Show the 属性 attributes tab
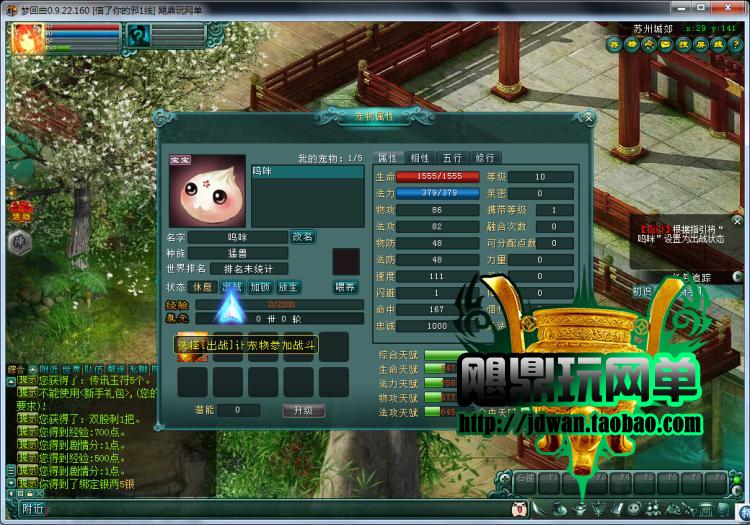 [386, 158]
